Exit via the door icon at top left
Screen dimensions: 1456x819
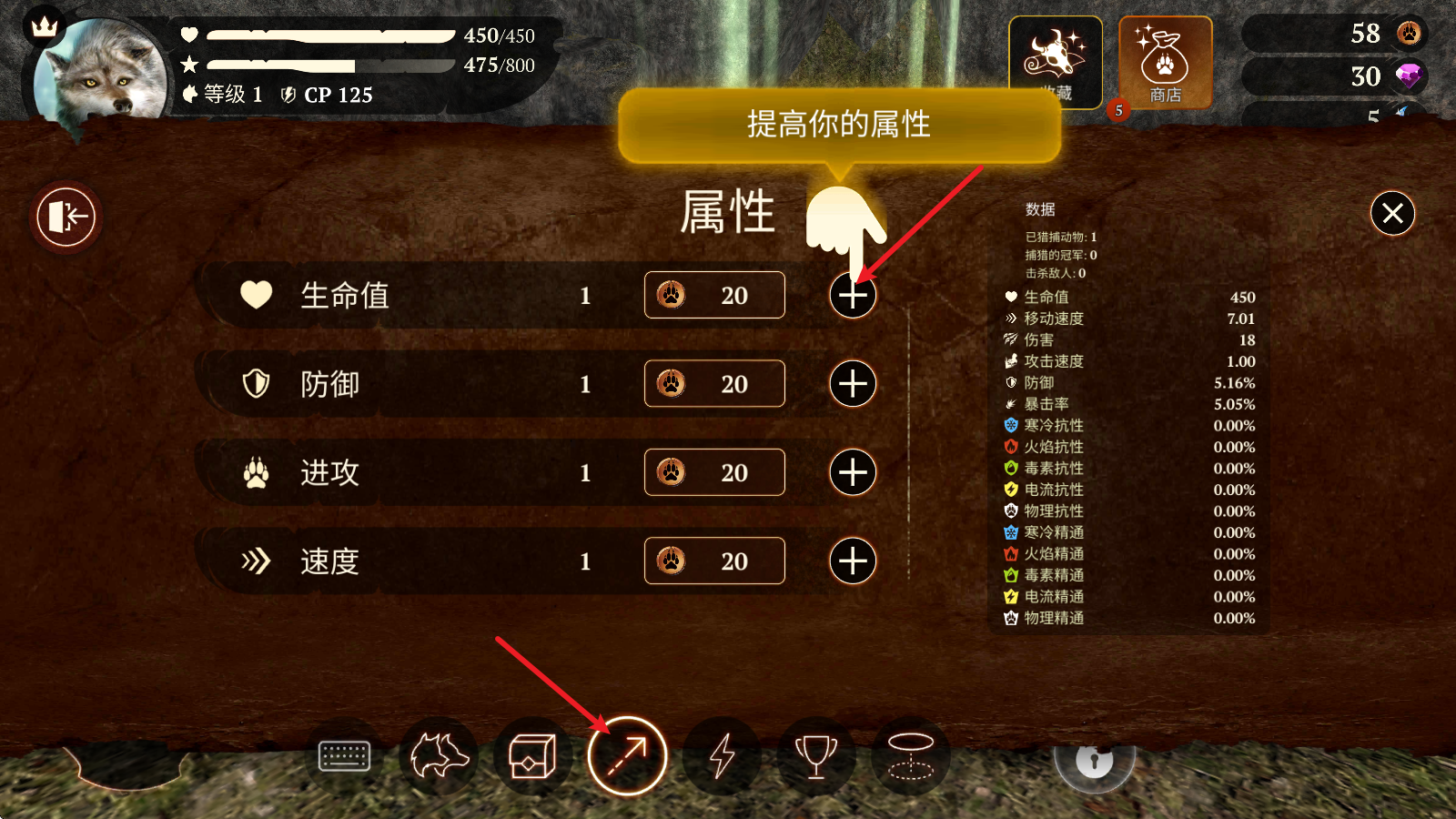[66, 217]
